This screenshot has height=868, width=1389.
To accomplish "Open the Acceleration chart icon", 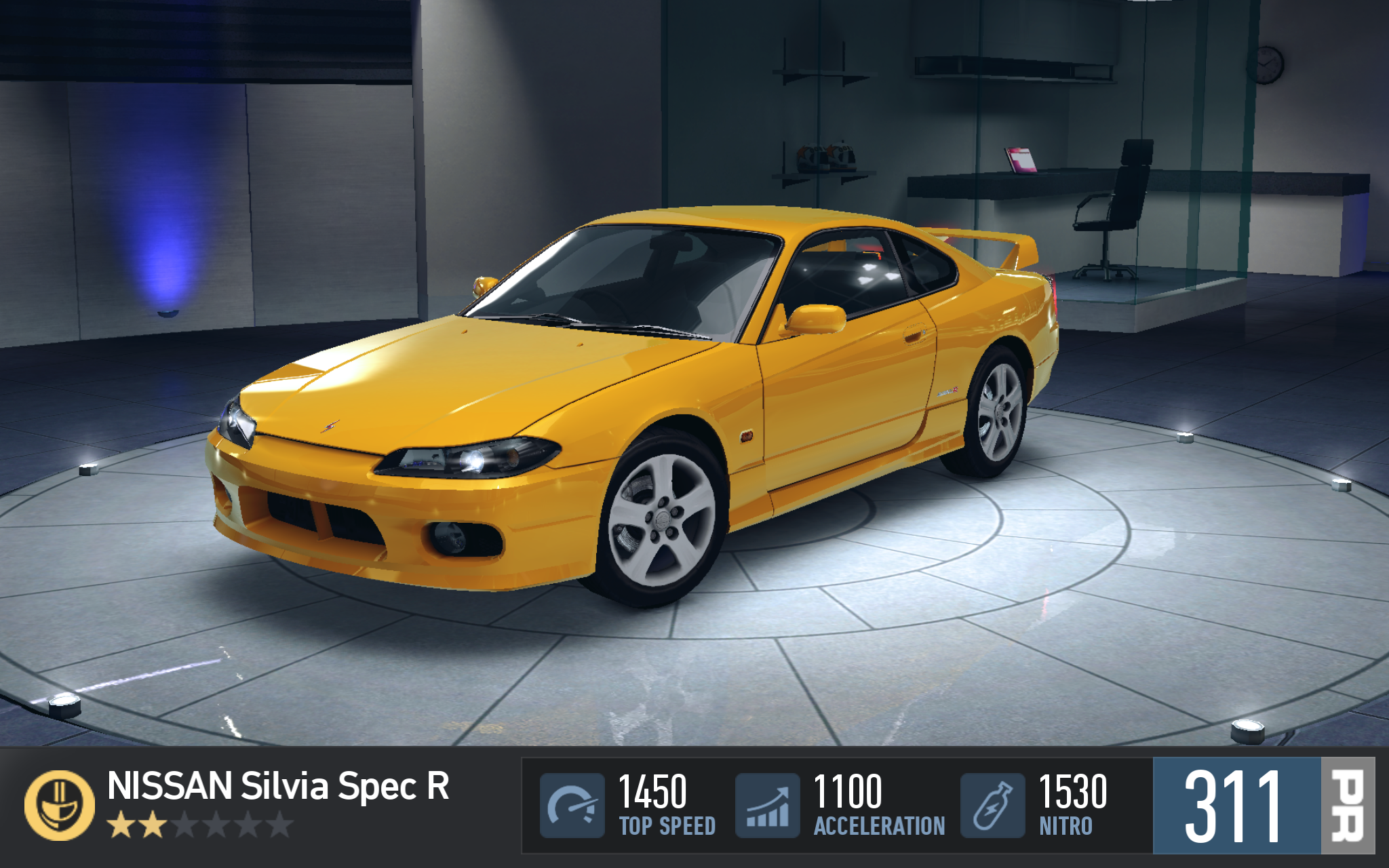I will 768,806.
